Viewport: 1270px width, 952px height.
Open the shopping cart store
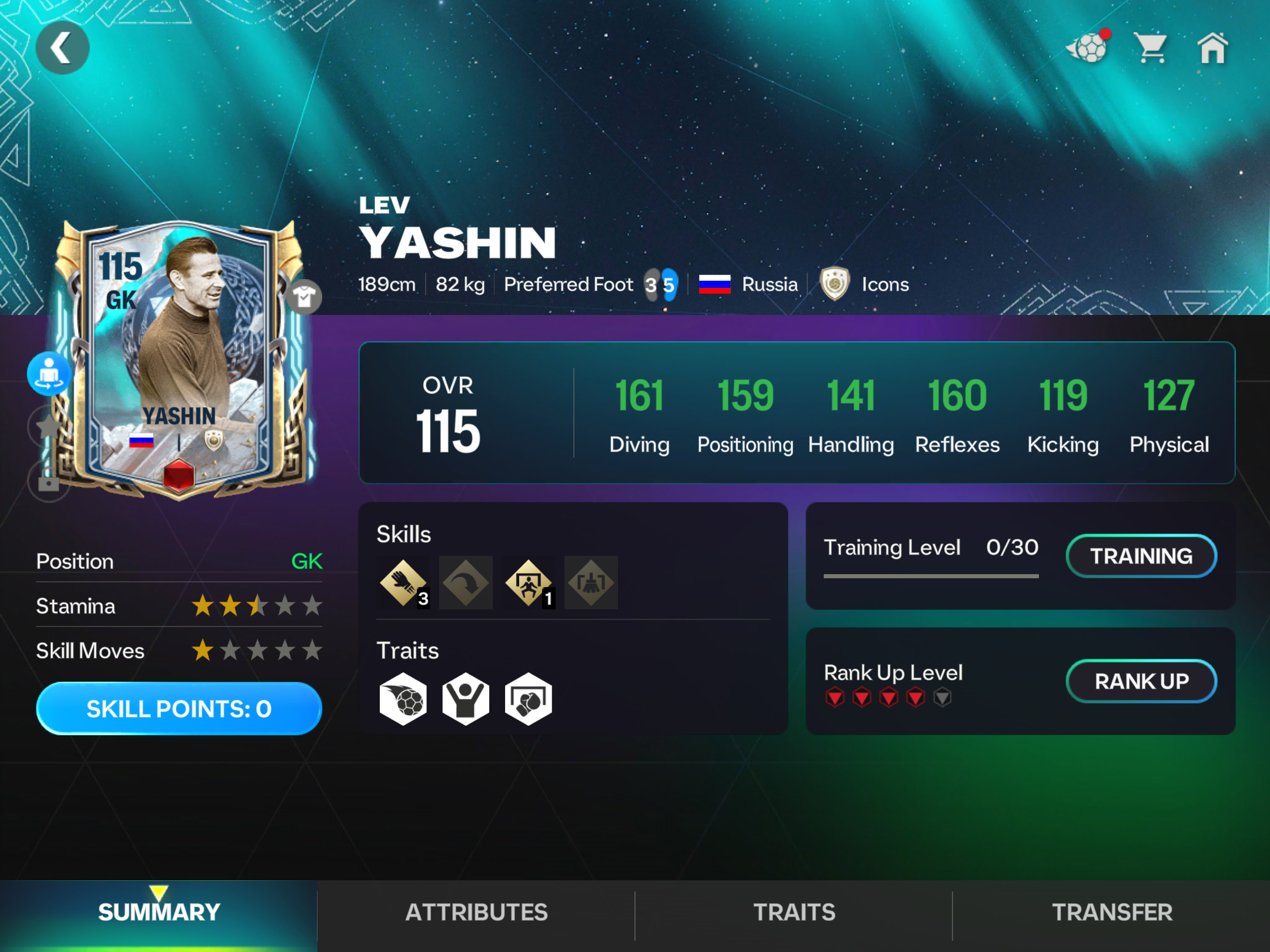[1151, 48]
